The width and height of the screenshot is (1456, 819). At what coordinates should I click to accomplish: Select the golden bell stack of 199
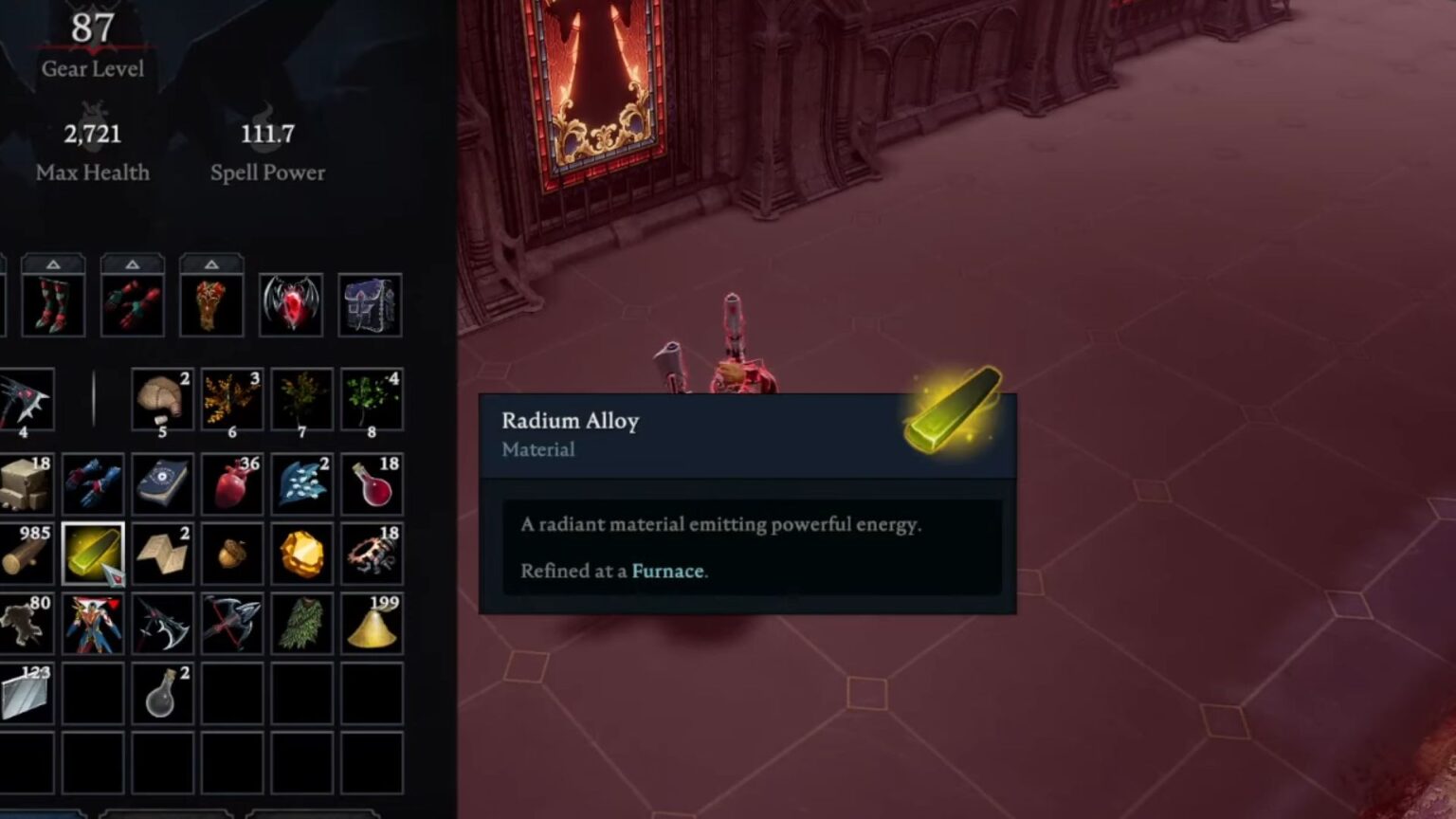371,623
